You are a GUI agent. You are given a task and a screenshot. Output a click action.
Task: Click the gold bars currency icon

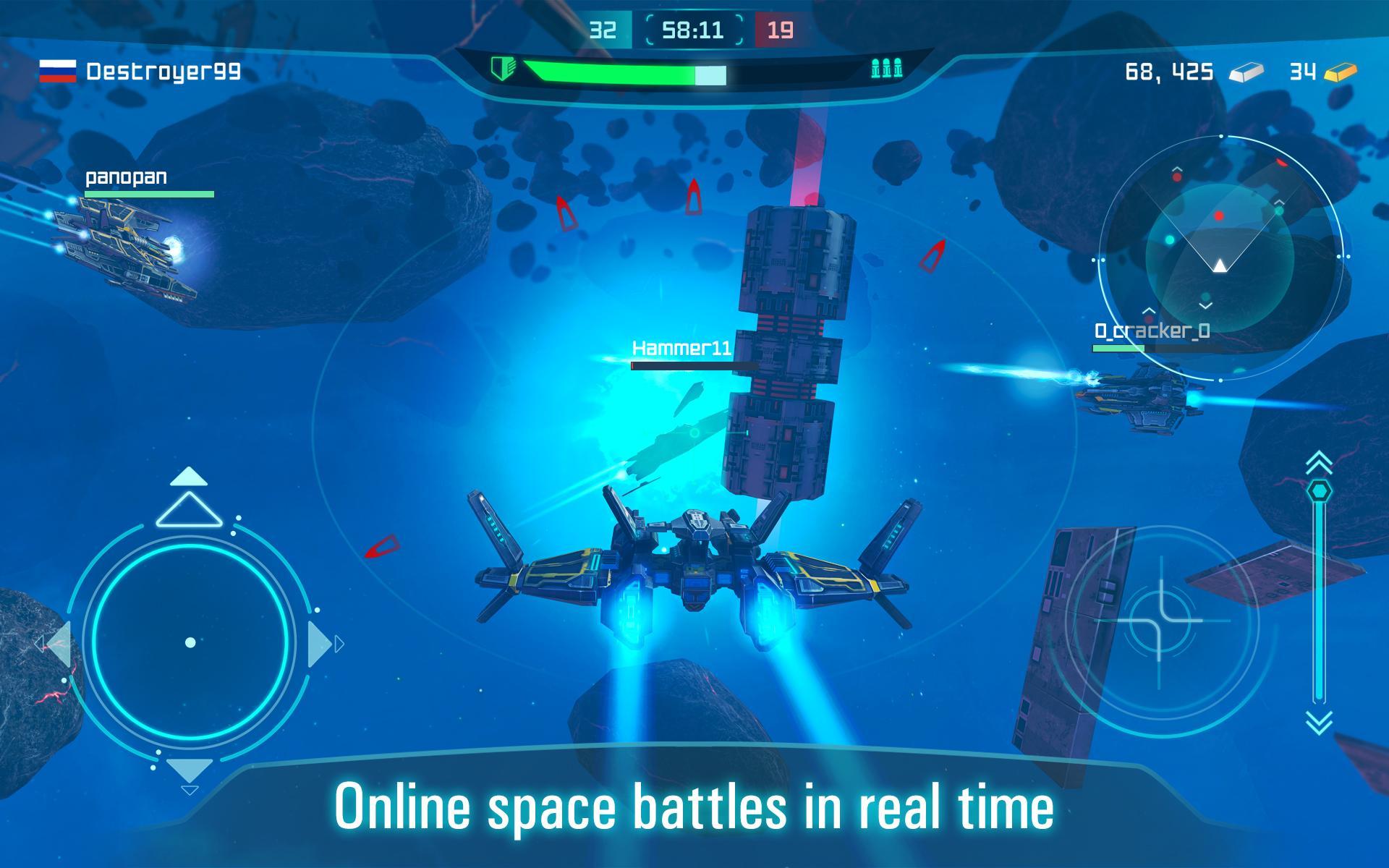[1341, 72]
